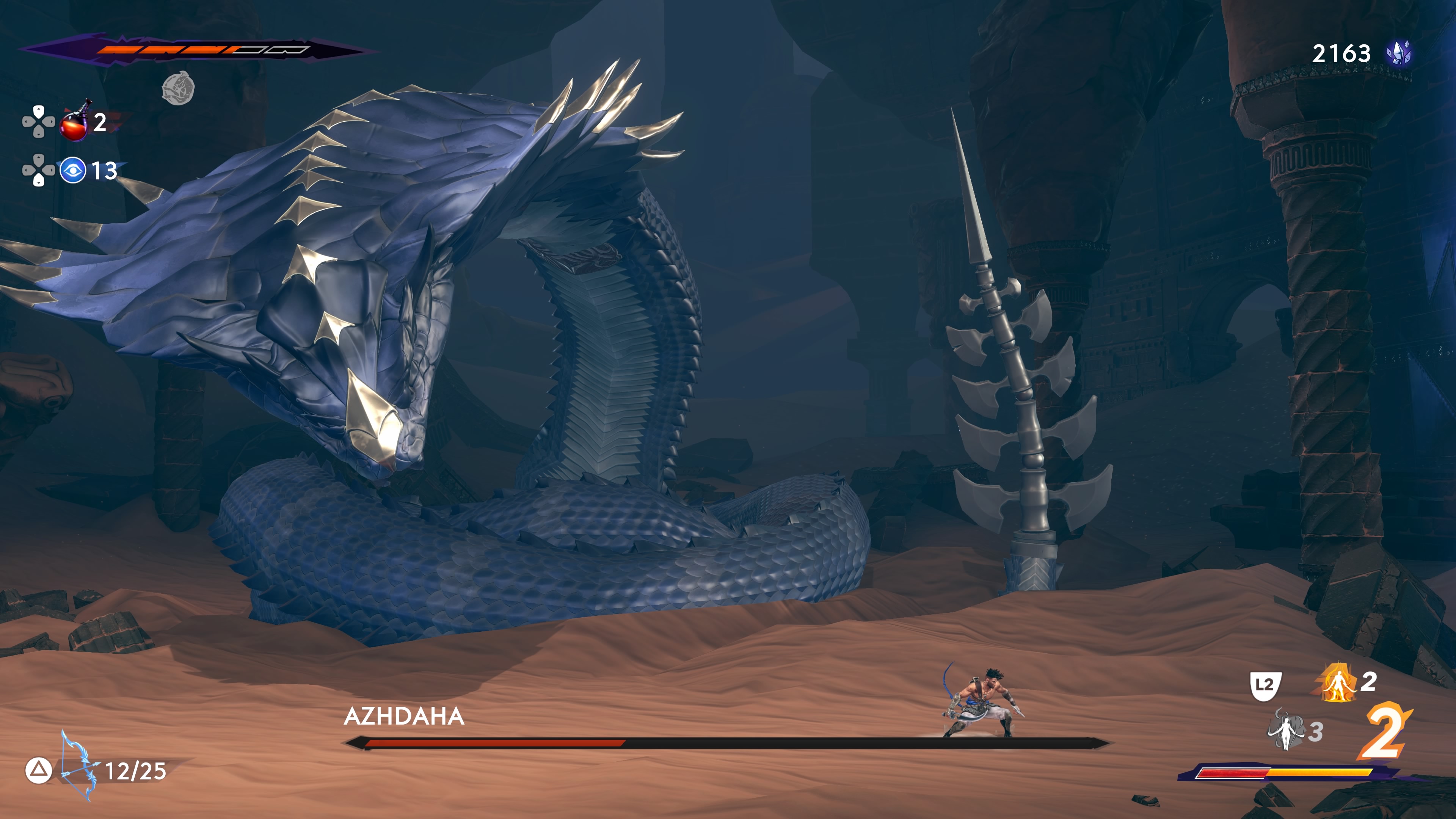Activate the blue eye memory shard icon

click(73, 170)
